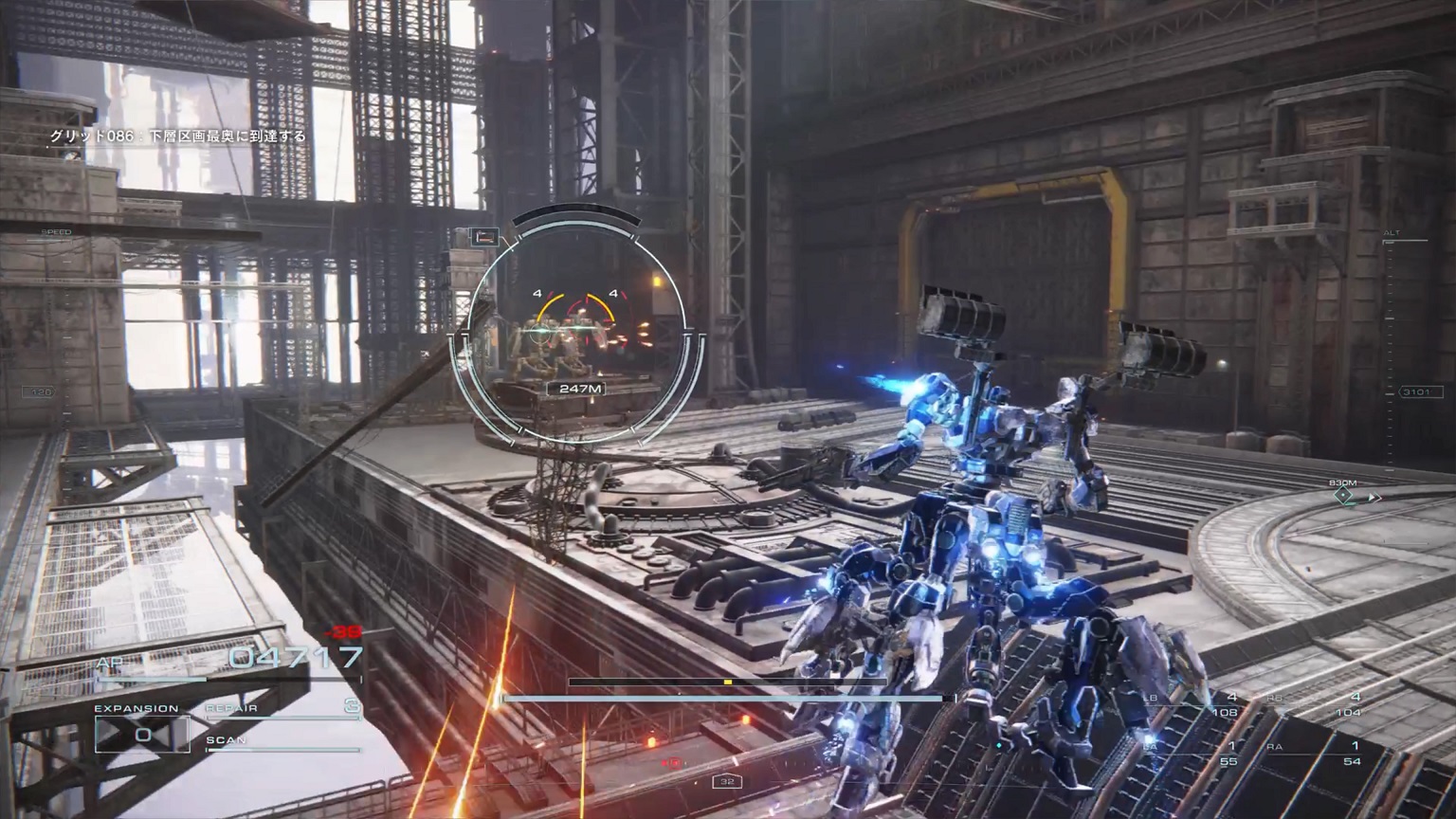Activate the Expansion slot box
The image size is (1456, 819).
142,734
